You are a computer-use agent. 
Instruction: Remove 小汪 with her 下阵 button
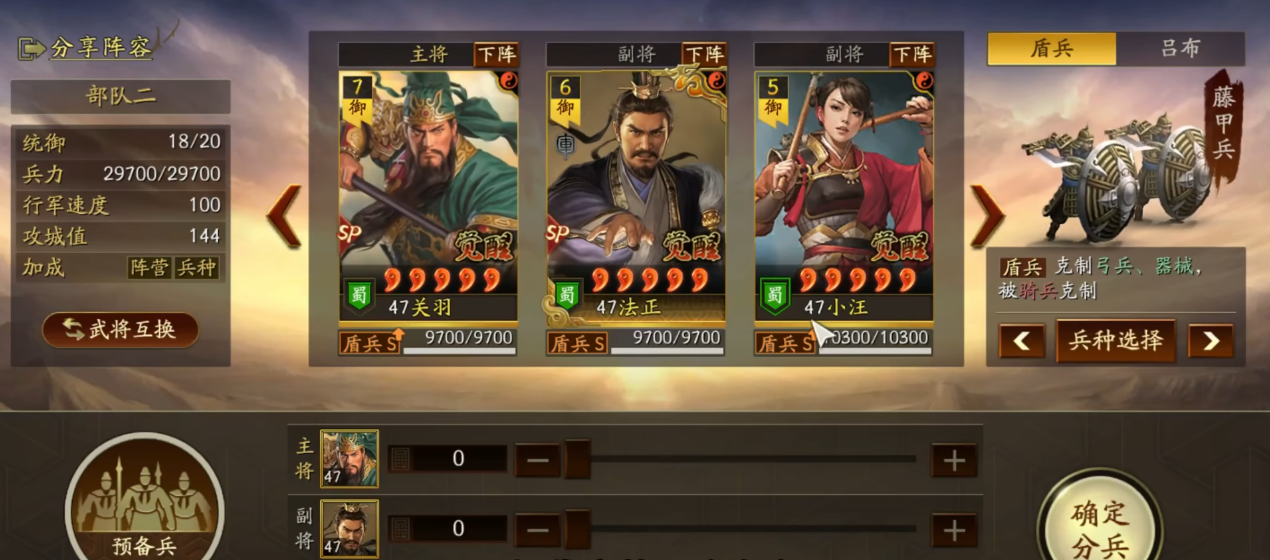[x=912, y=54]
